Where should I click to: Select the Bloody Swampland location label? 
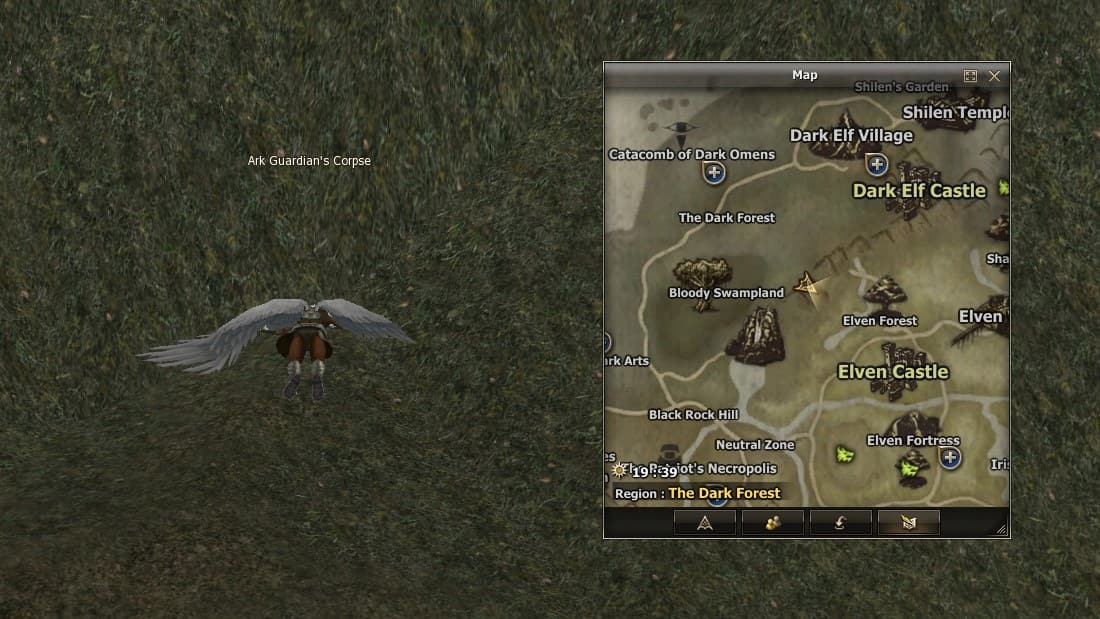[726, 293]
